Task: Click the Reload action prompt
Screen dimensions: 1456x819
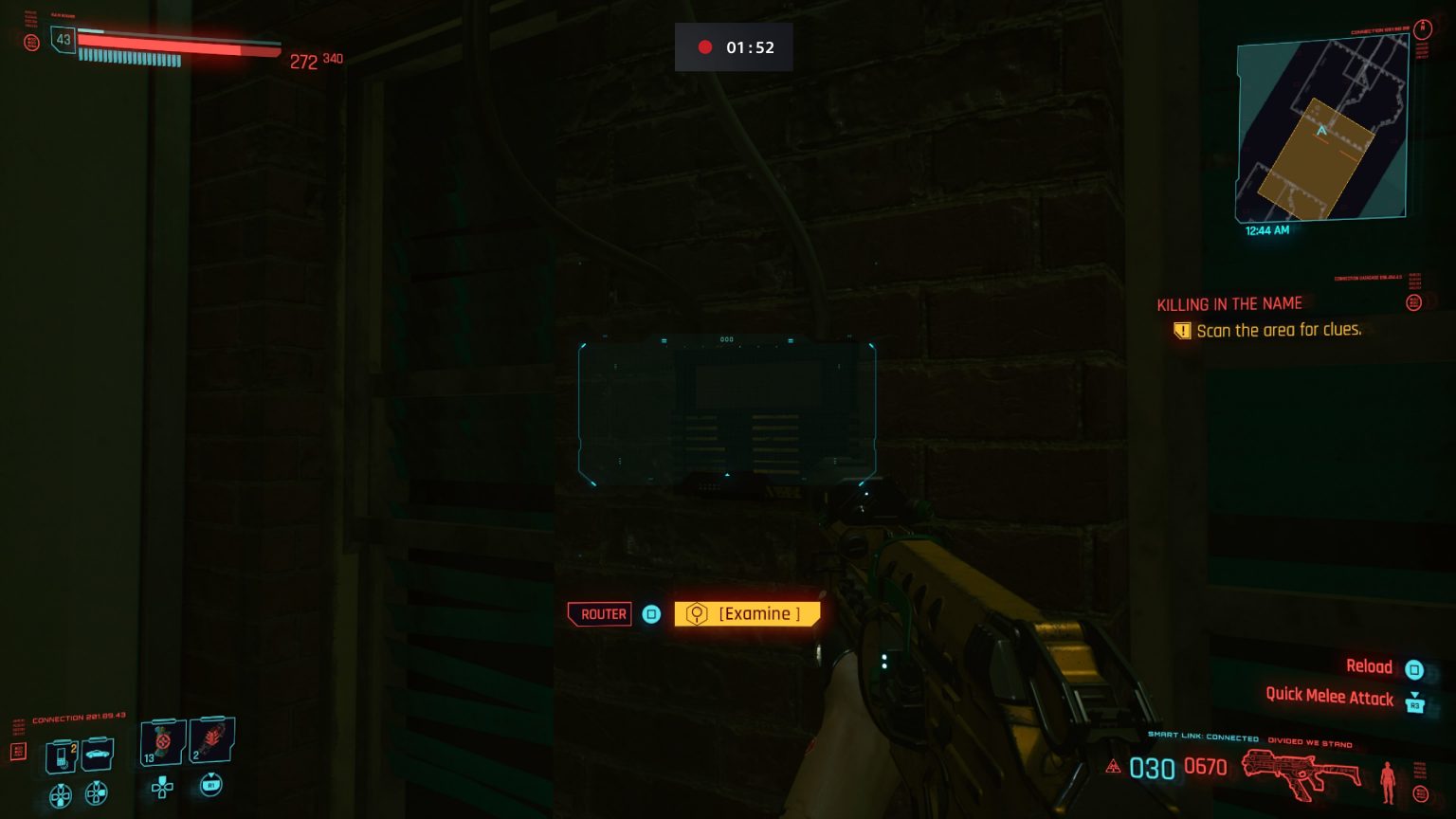Action: pos(1370,666)
